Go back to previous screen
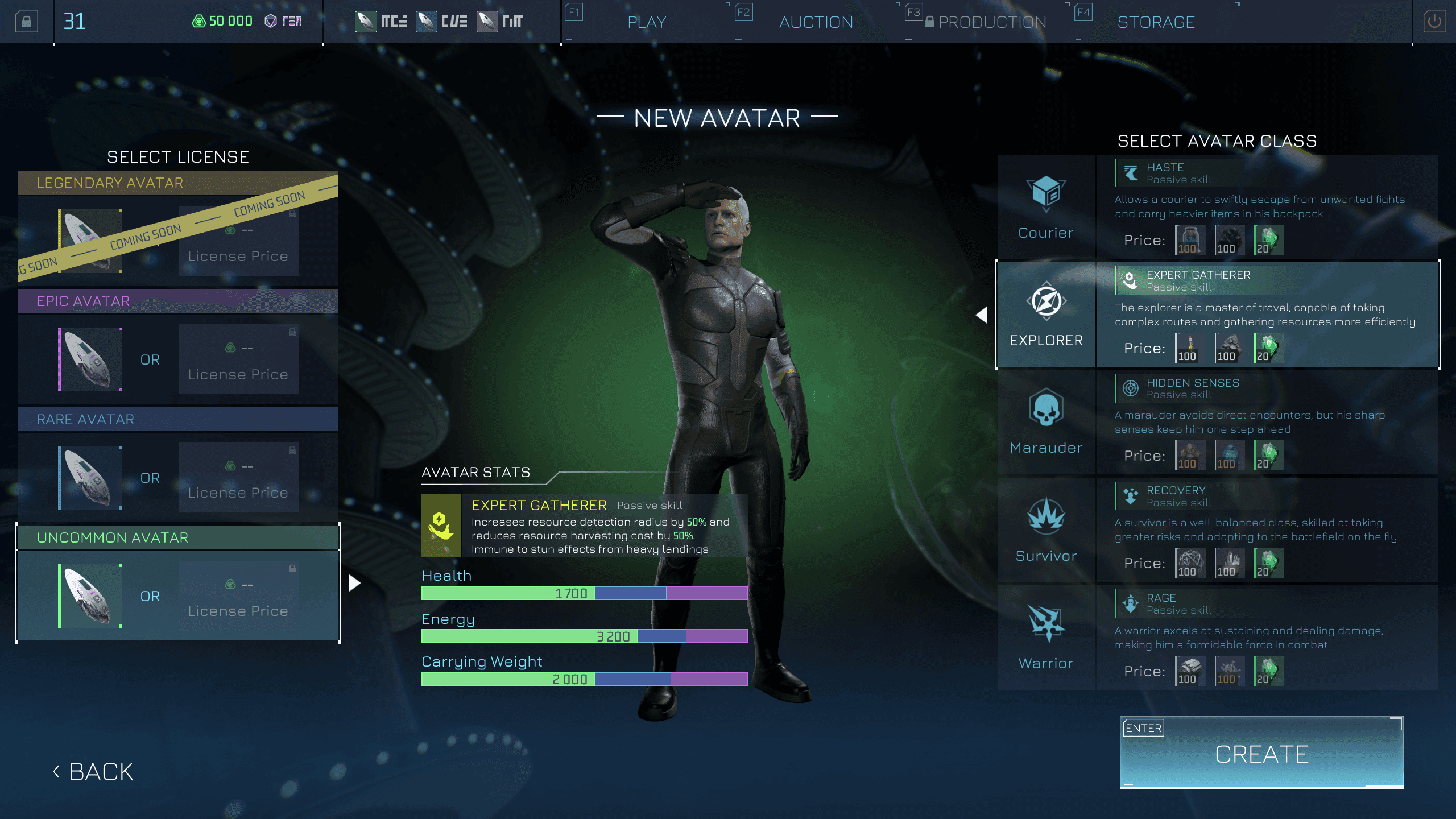This screenshot has width=1456, height=819. pos(94,772)
